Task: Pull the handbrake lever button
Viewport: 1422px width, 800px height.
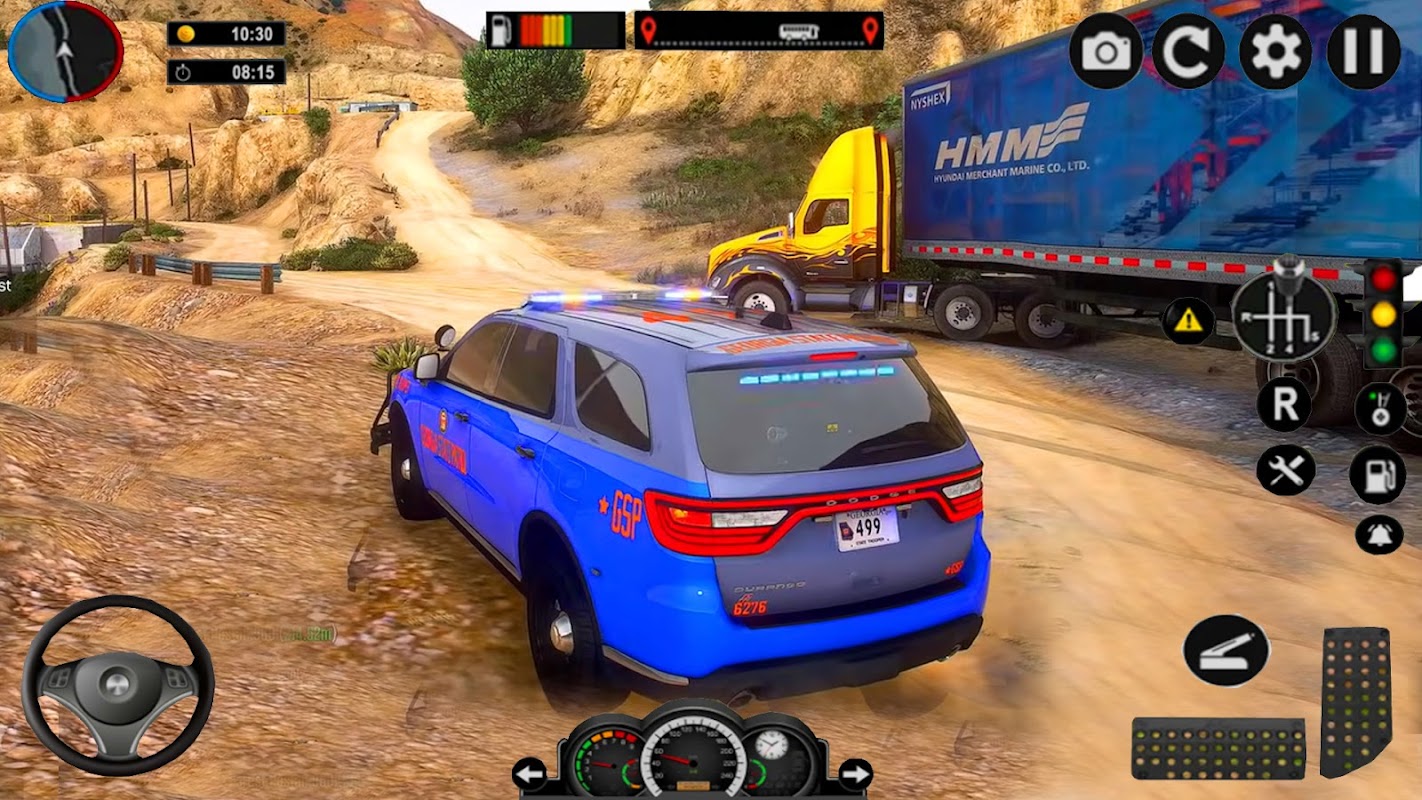Action: coord(1226,650)
